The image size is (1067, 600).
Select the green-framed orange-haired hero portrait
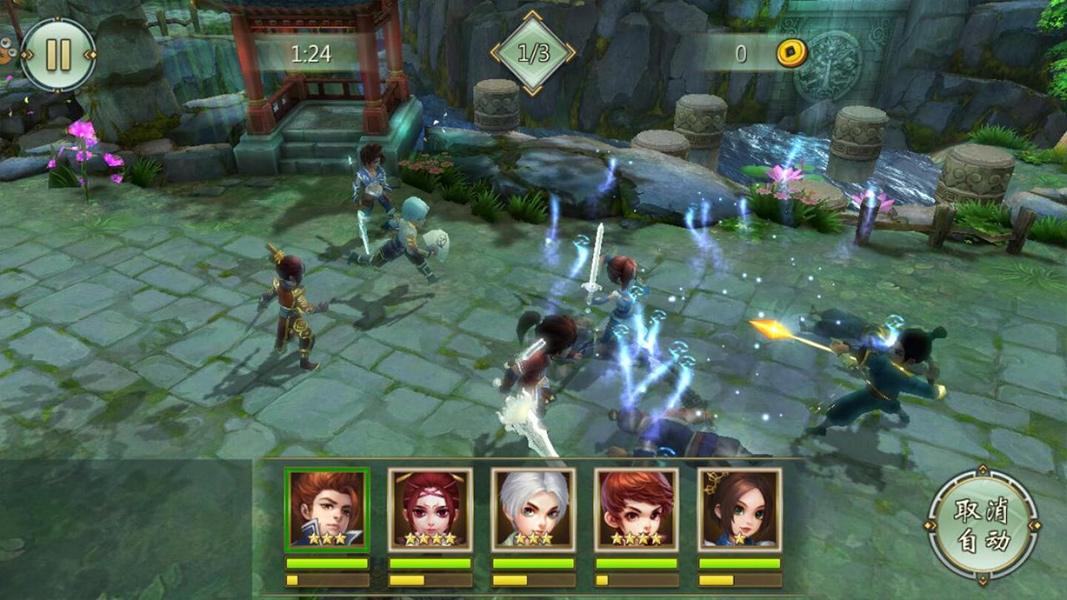pos(327,509)
